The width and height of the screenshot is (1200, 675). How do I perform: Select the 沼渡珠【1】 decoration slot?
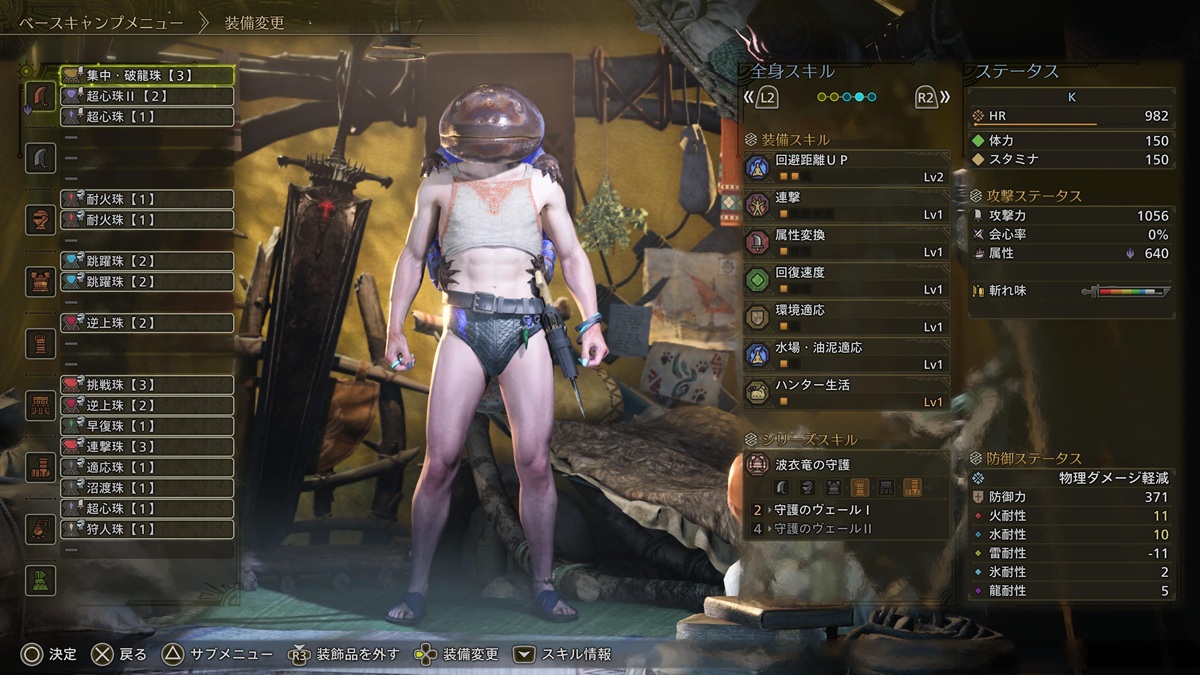(147, 488)
